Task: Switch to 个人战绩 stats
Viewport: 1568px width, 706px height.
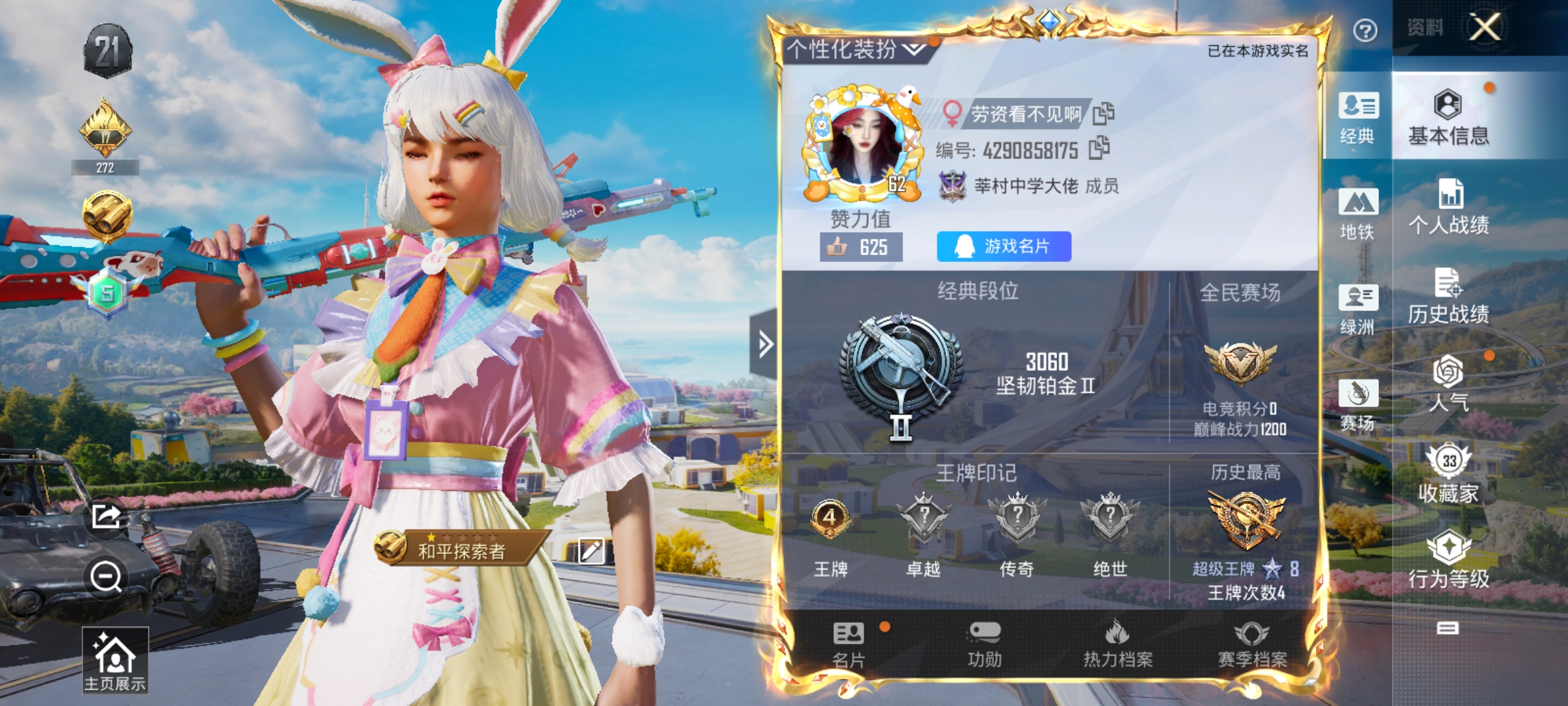Action: tap(1448, 208)
